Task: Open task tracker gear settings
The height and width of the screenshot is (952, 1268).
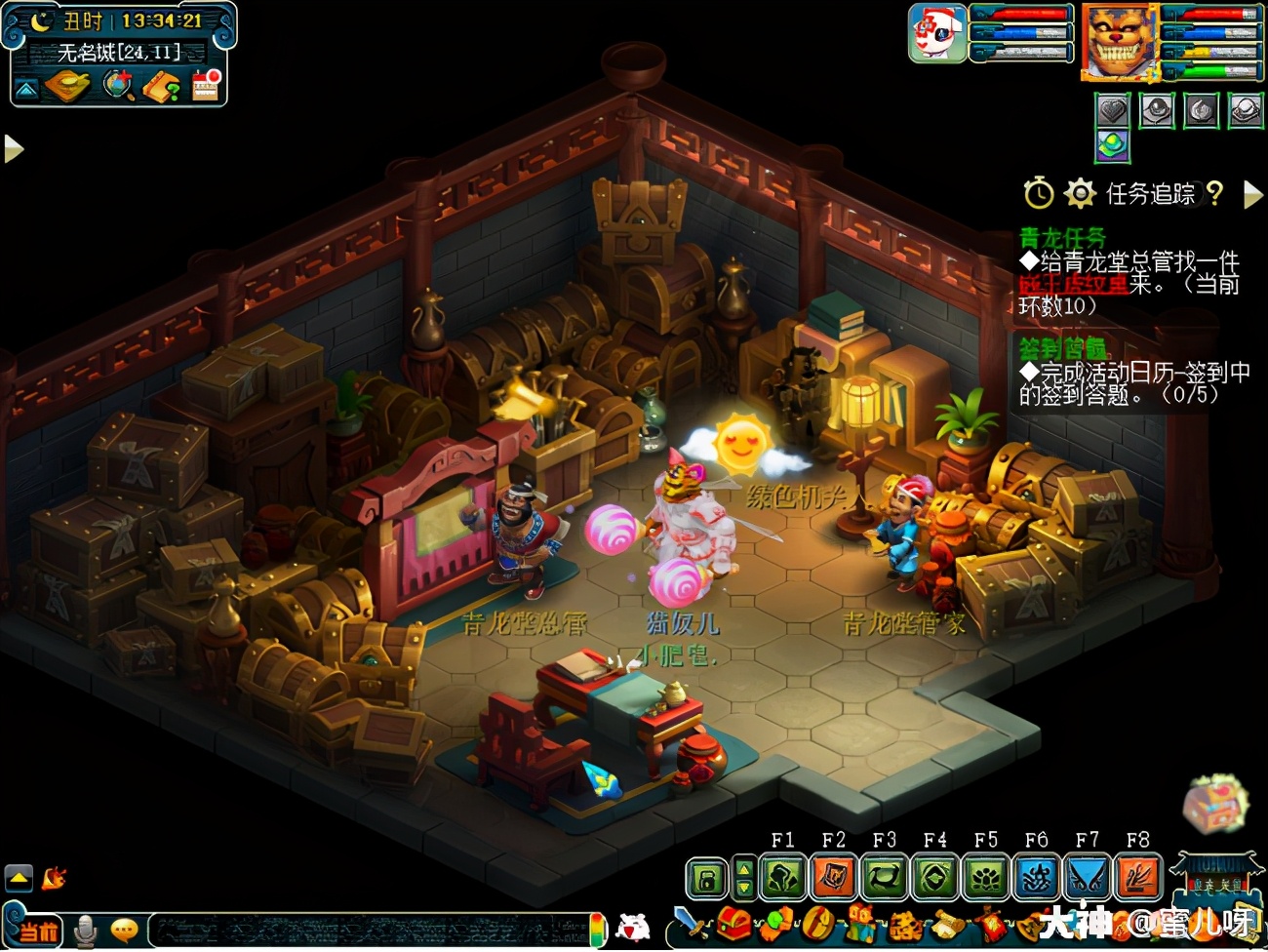Action: (x=1080, y=193)
